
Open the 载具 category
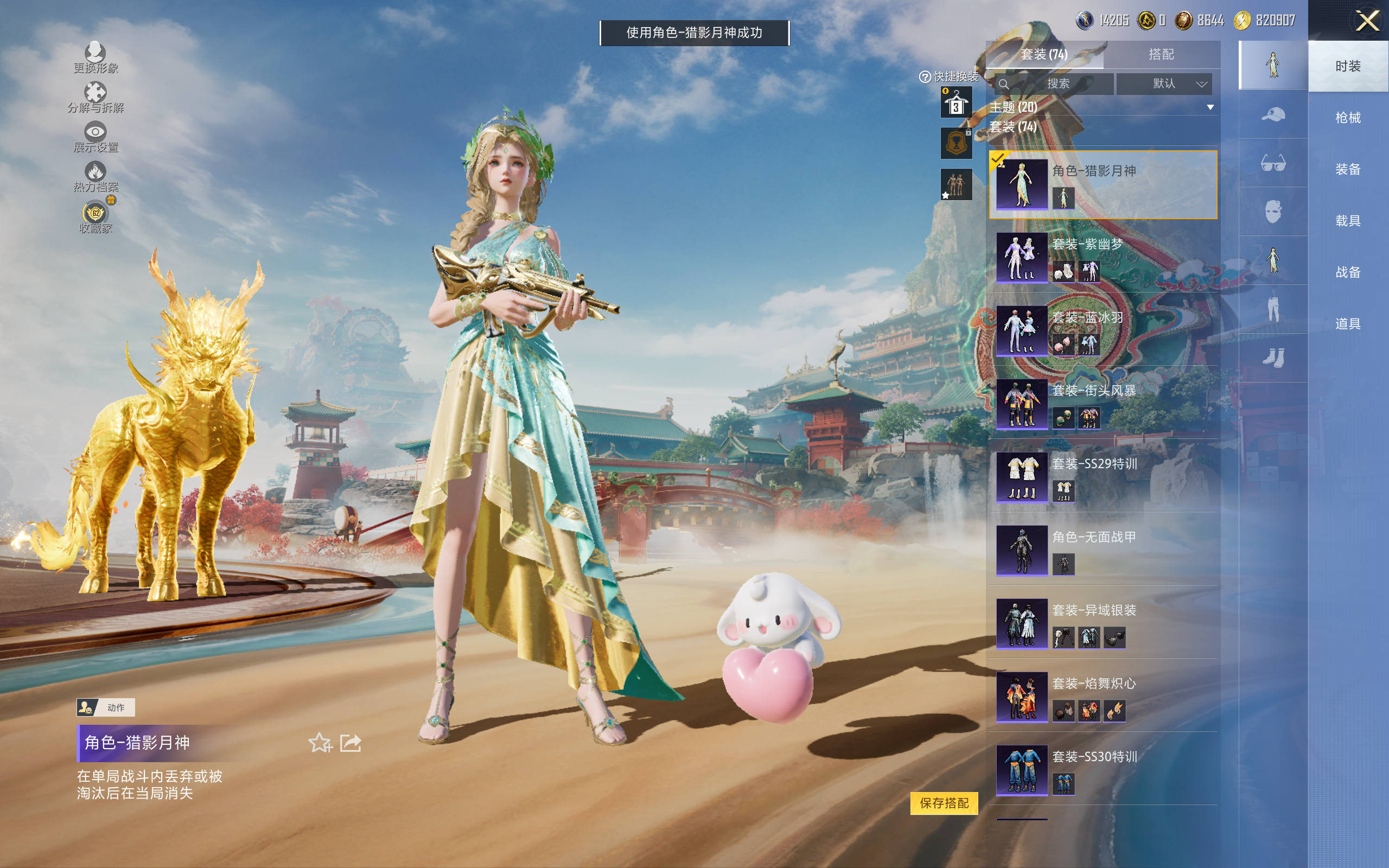[x=1347, y=220]
